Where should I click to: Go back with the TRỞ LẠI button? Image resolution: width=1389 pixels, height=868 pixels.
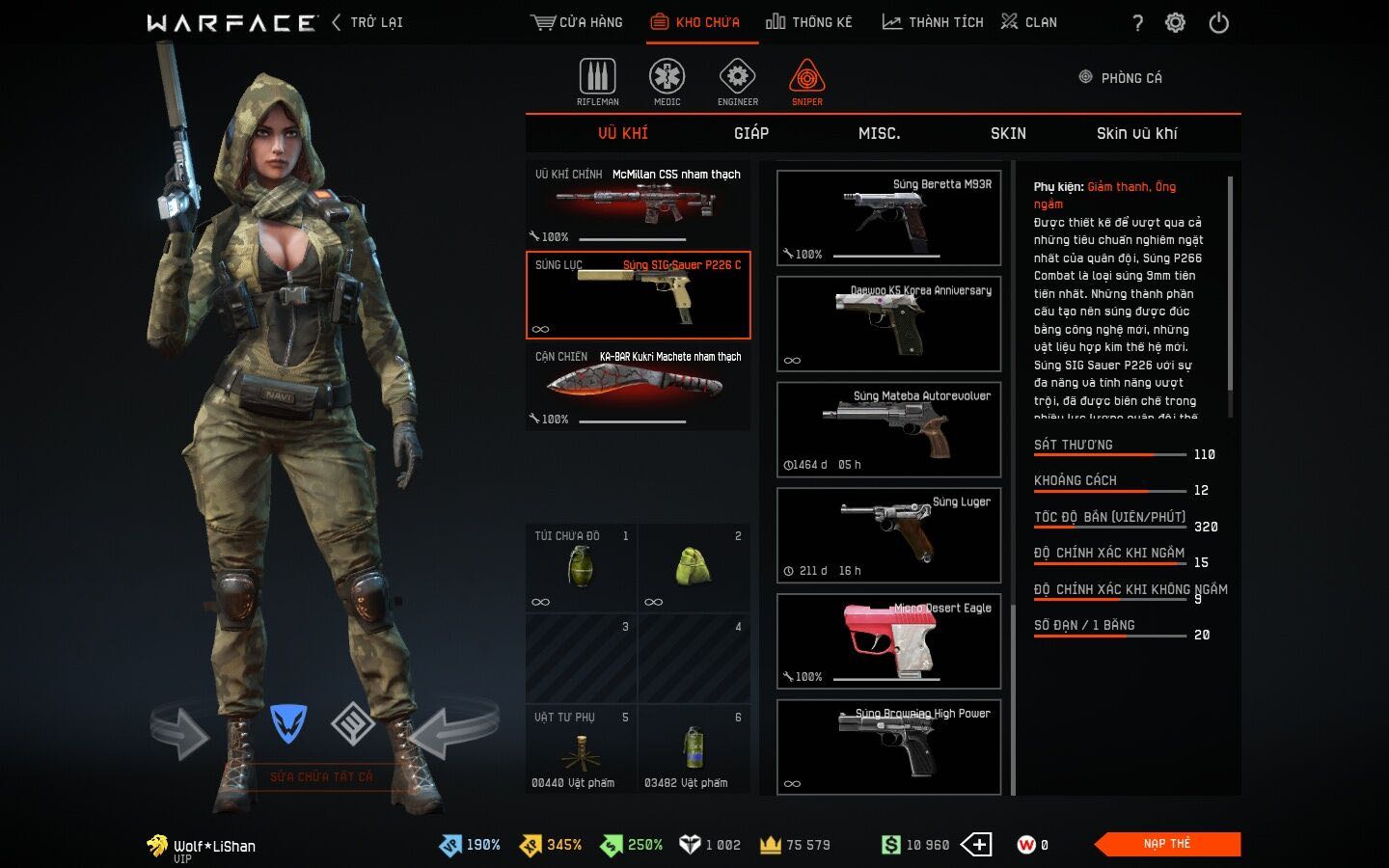coord(368,22)
